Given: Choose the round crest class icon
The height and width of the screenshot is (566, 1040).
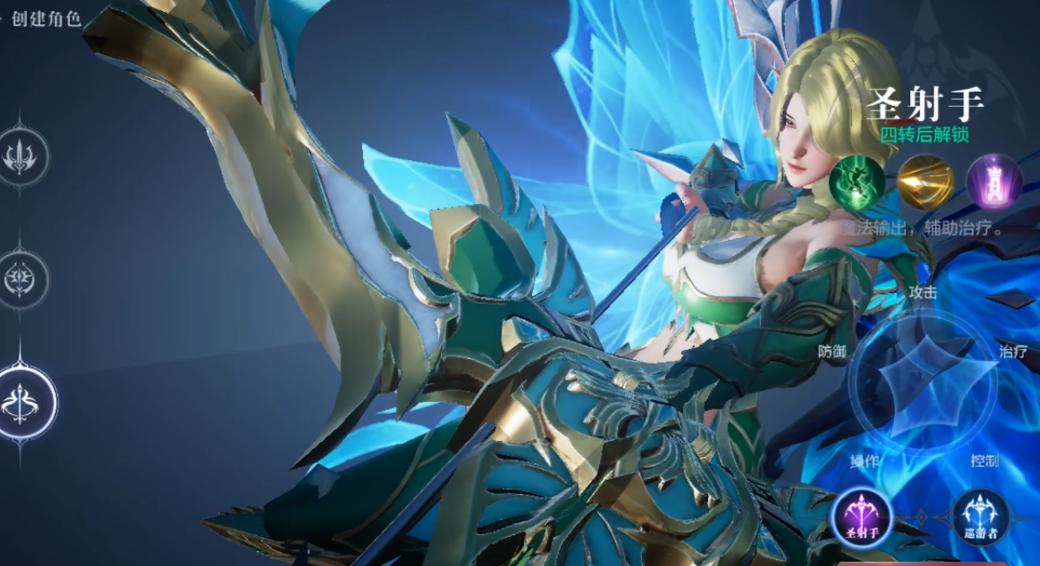Looking at the screenshot, I should click(20, 275).
